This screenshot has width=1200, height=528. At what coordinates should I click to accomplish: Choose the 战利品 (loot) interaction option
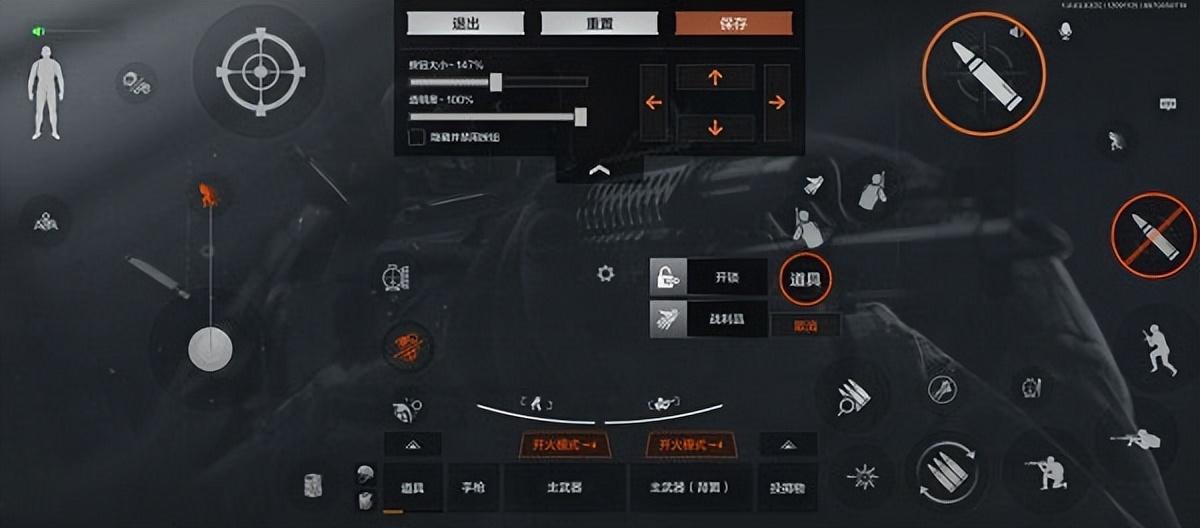[708, 320]
